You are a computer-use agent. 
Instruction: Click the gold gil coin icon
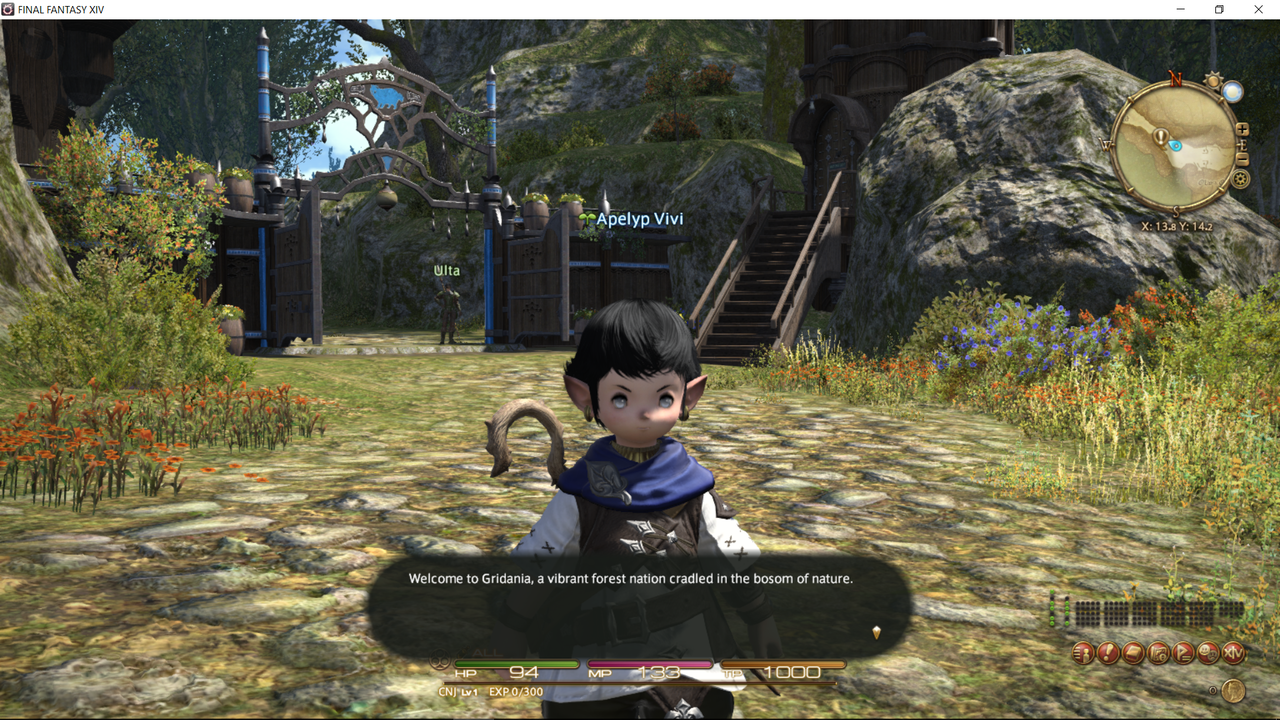point(1233,690)
